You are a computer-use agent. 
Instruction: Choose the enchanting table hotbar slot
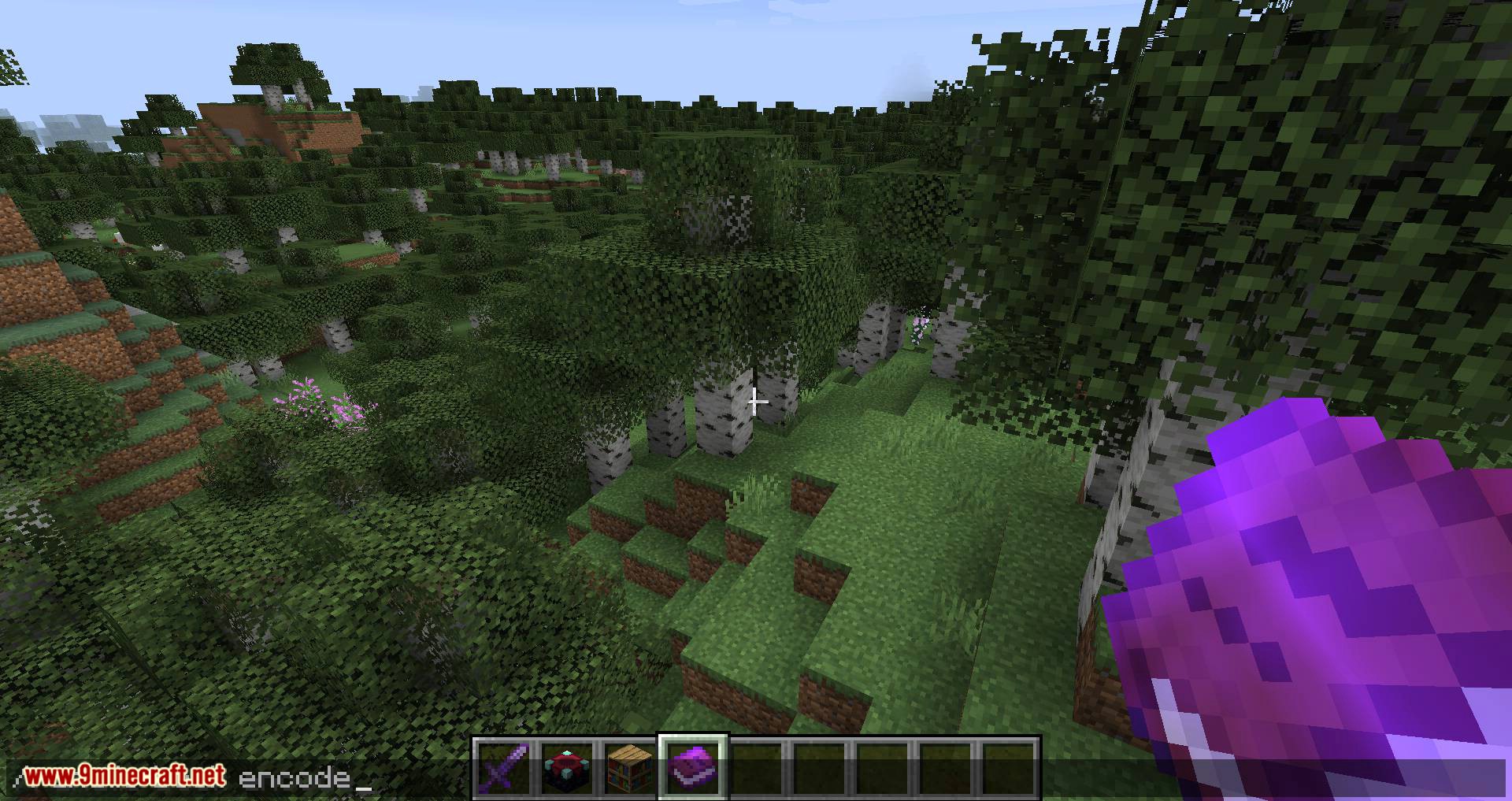pos(567,767)
